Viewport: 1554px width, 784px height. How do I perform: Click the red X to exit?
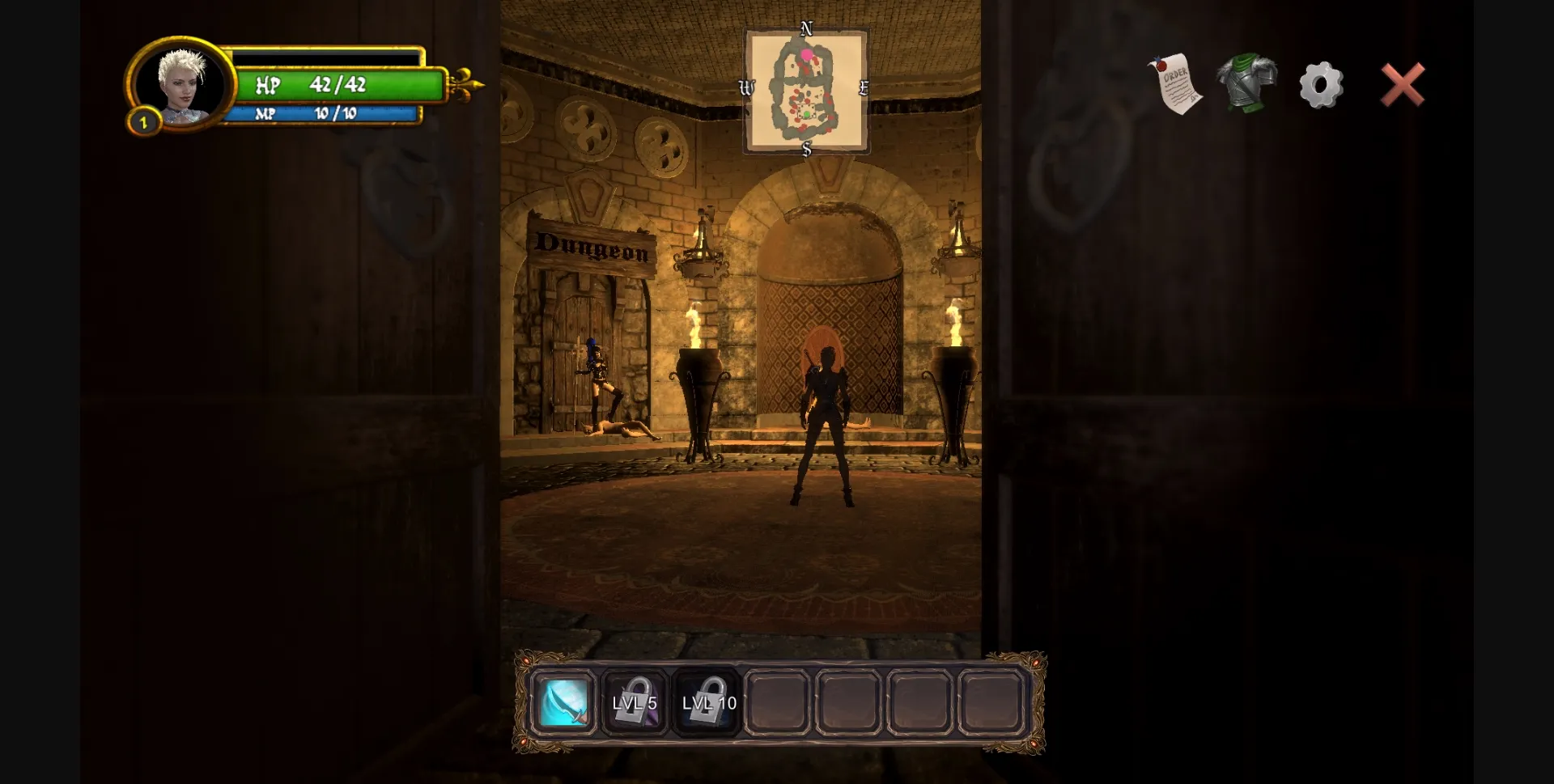click(1403, 83)
